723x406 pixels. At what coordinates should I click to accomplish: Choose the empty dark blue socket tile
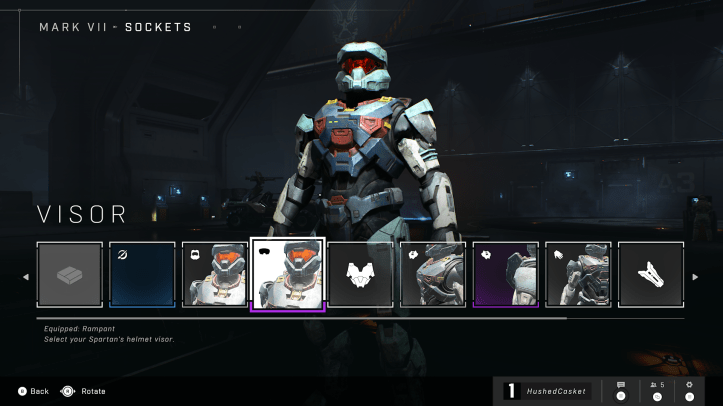click(142, 274)
